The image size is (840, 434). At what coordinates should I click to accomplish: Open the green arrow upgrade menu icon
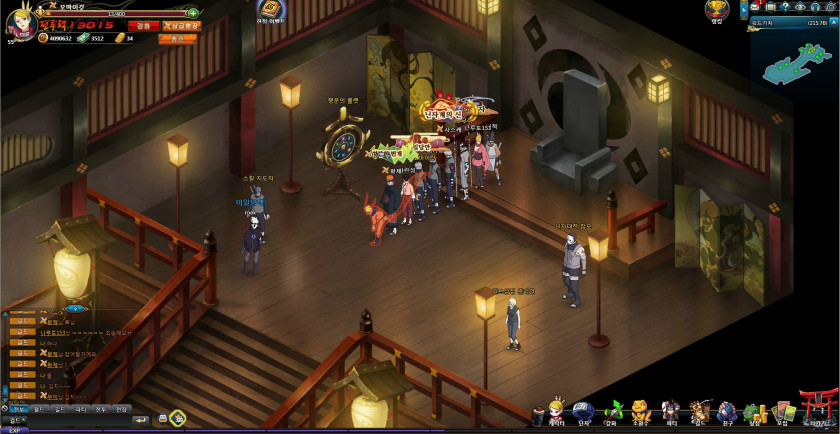(612, 412)
